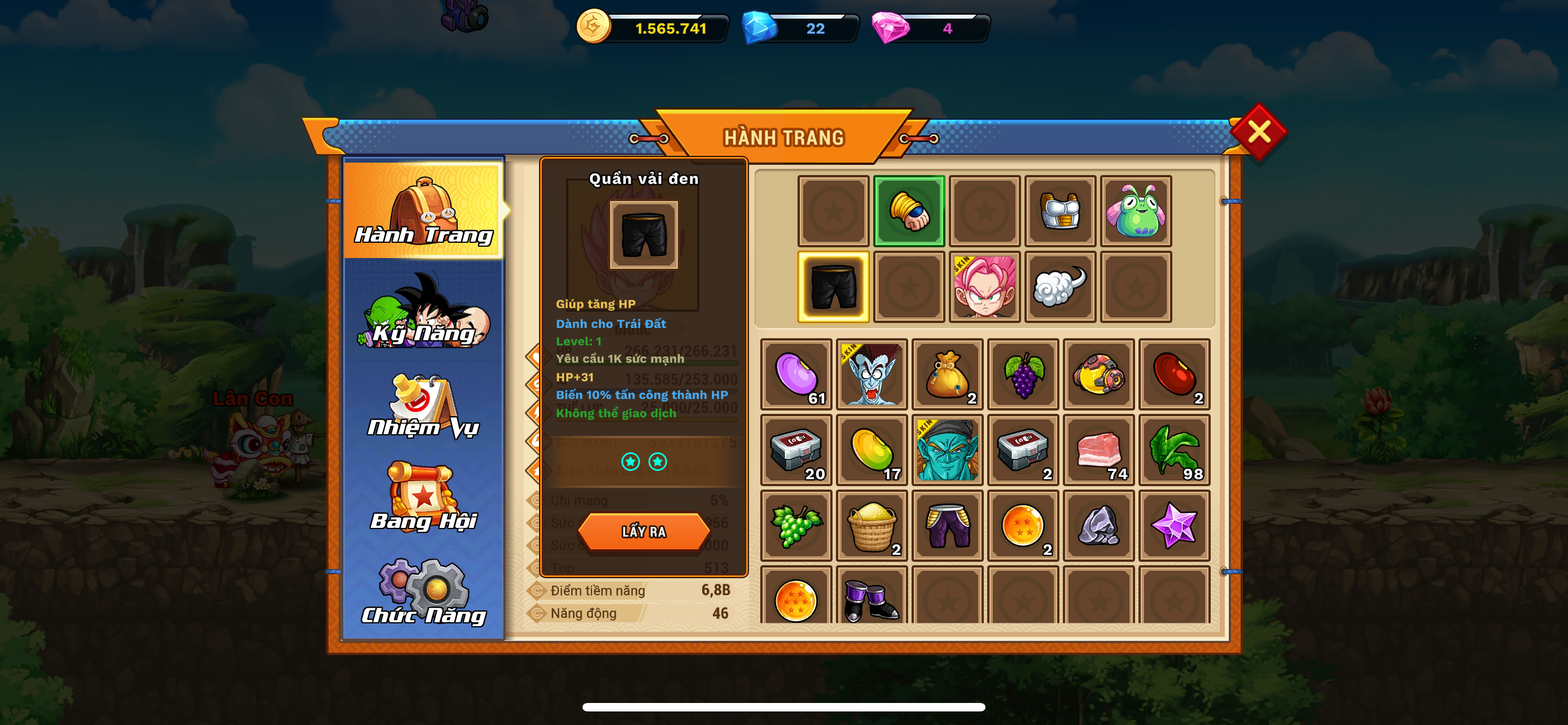This screenshot has width=1568, height=725.
Task: Go to the Chức Năng tab
Action: tap(424, 593)
